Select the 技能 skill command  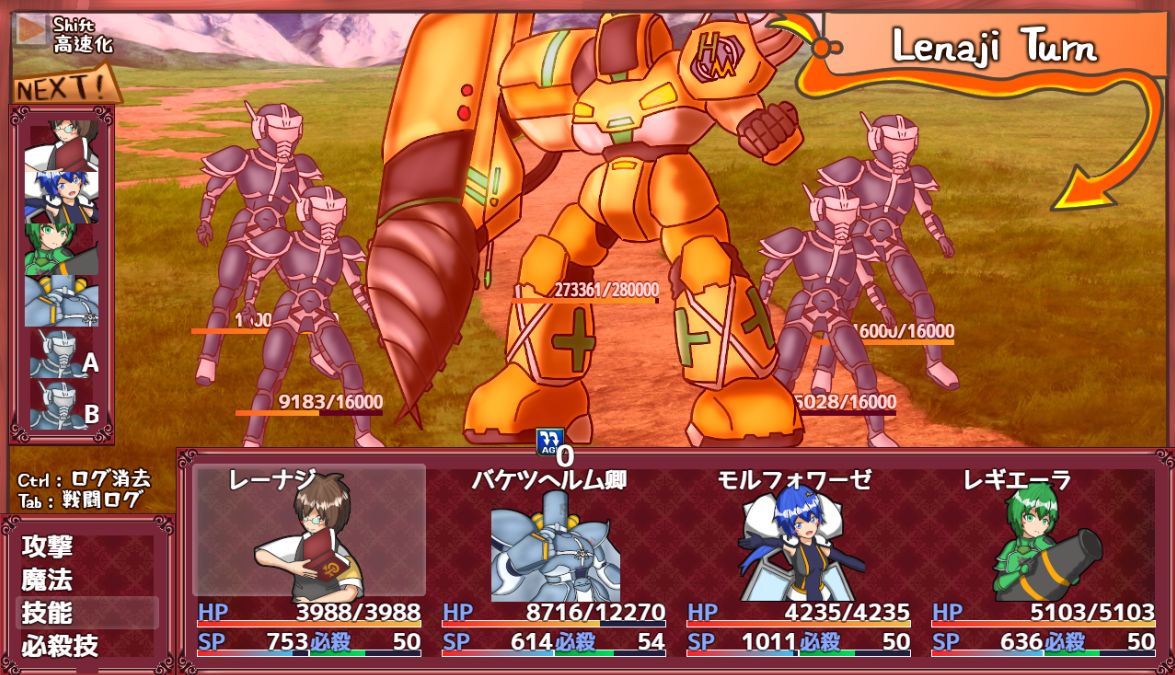[x=48, y=613]
